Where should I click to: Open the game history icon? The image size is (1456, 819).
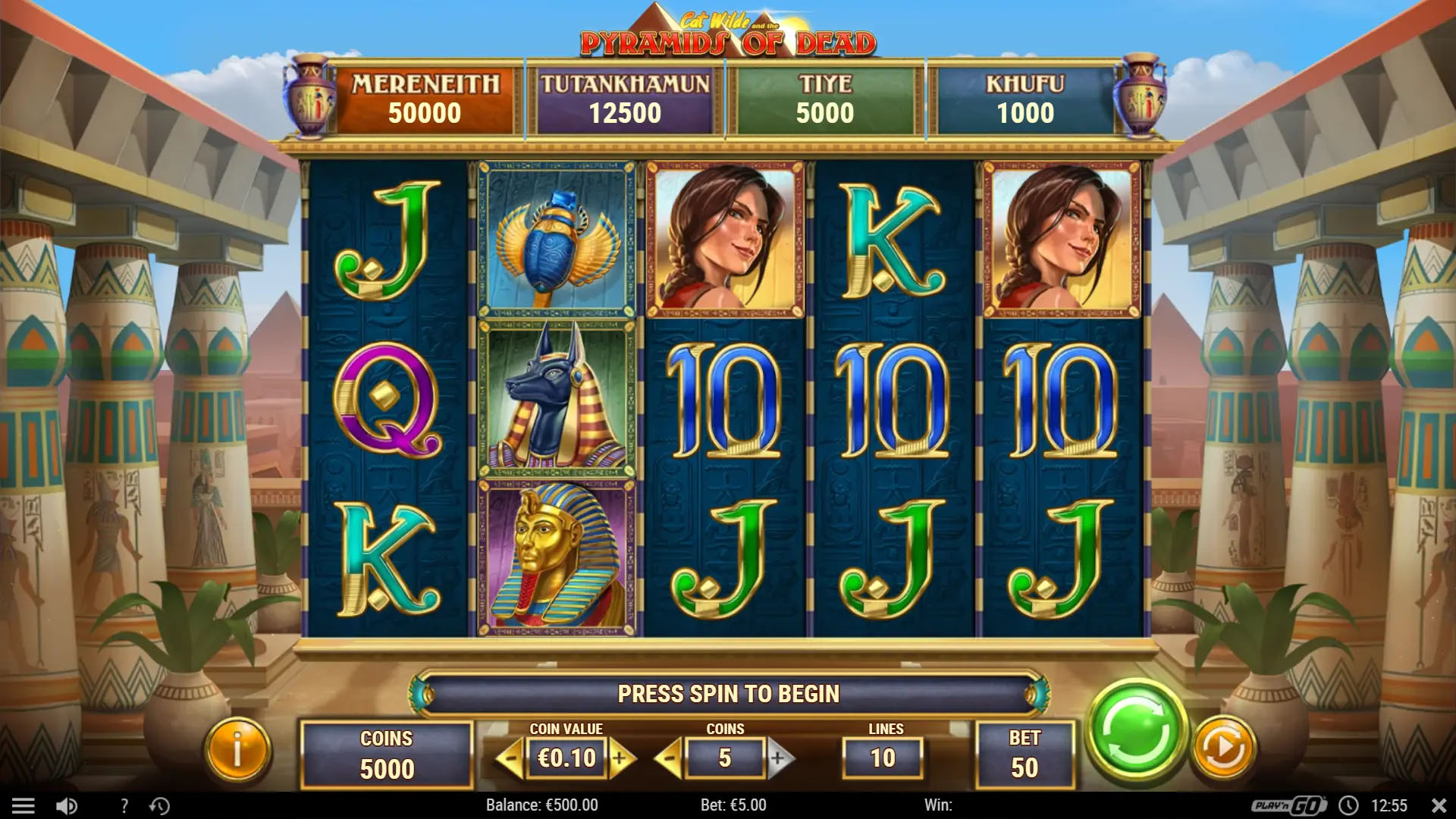tap(159, 805)
